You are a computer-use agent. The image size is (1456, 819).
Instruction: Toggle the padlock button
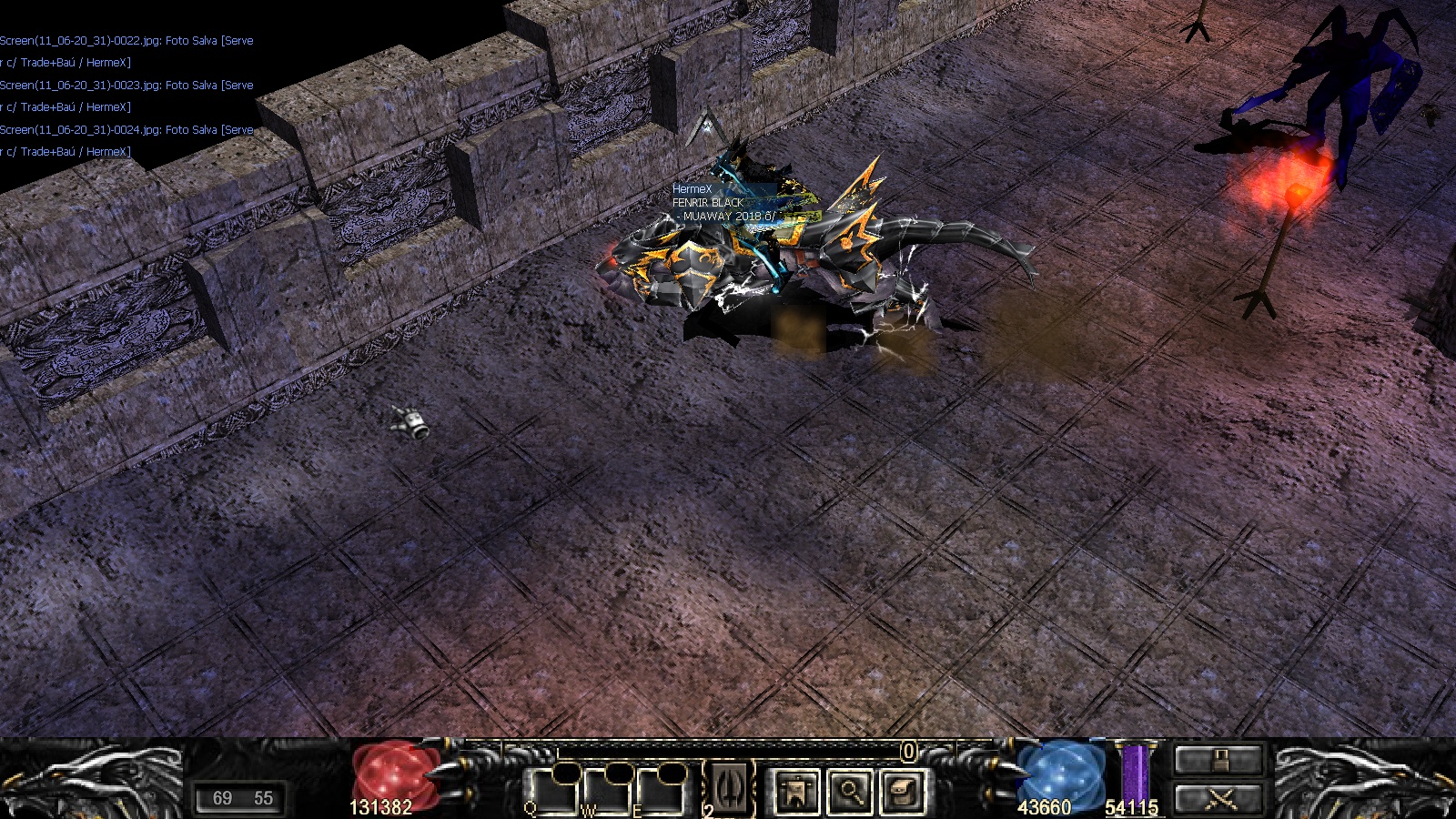pos(1218,759)
